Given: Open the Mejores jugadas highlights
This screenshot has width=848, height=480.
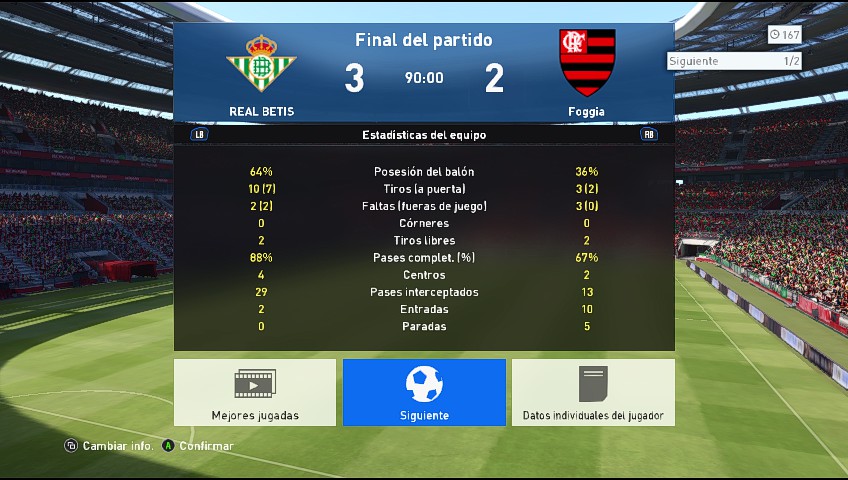Looking at the screenshot, I should coord(255,392).
